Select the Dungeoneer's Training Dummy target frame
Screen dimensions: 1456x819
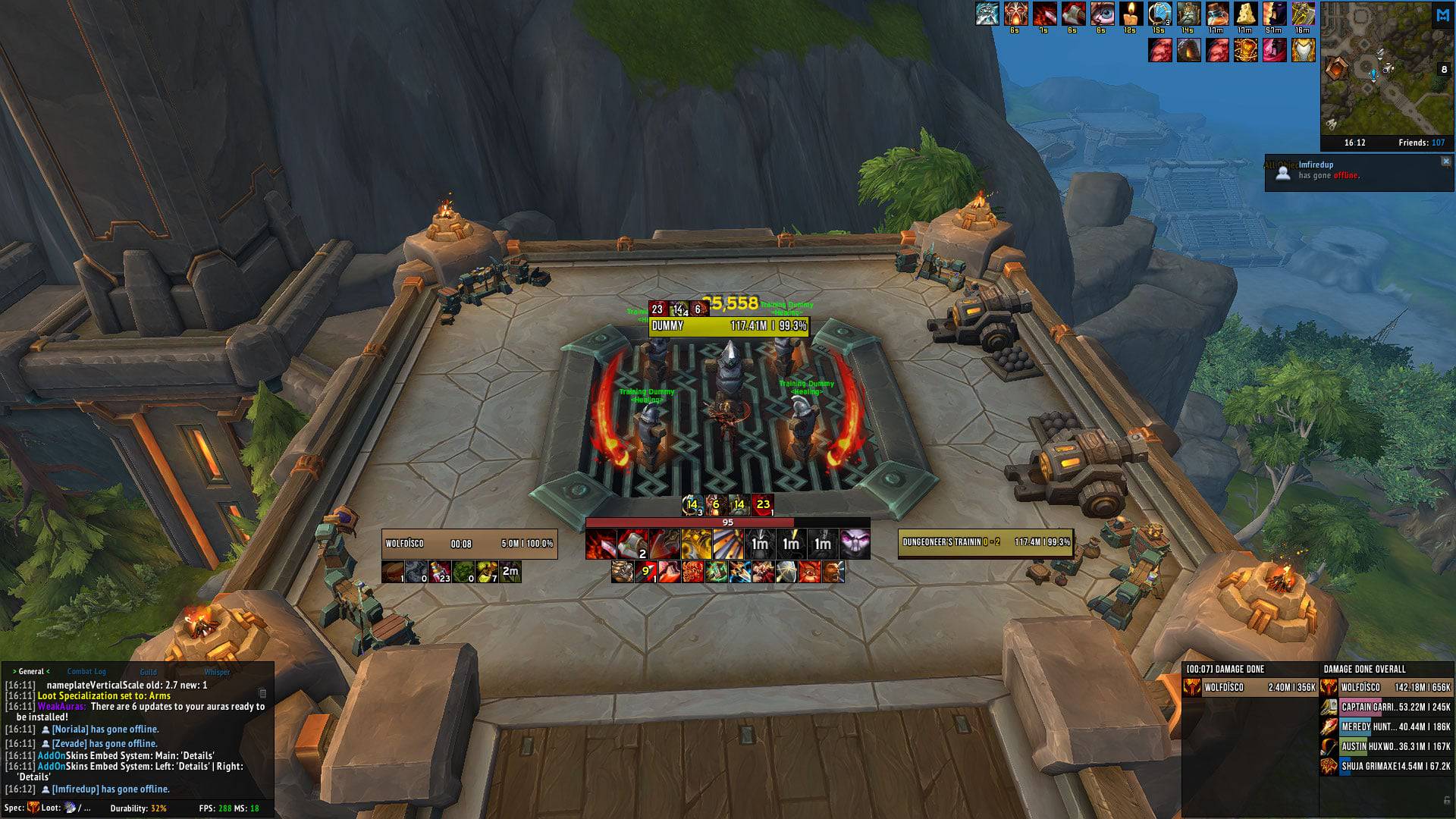985,542
